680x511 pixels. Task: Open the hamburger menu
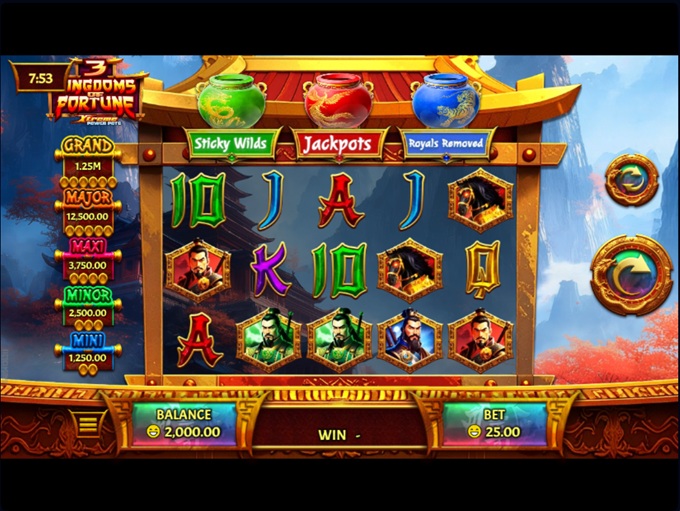[x=88, y=424]
